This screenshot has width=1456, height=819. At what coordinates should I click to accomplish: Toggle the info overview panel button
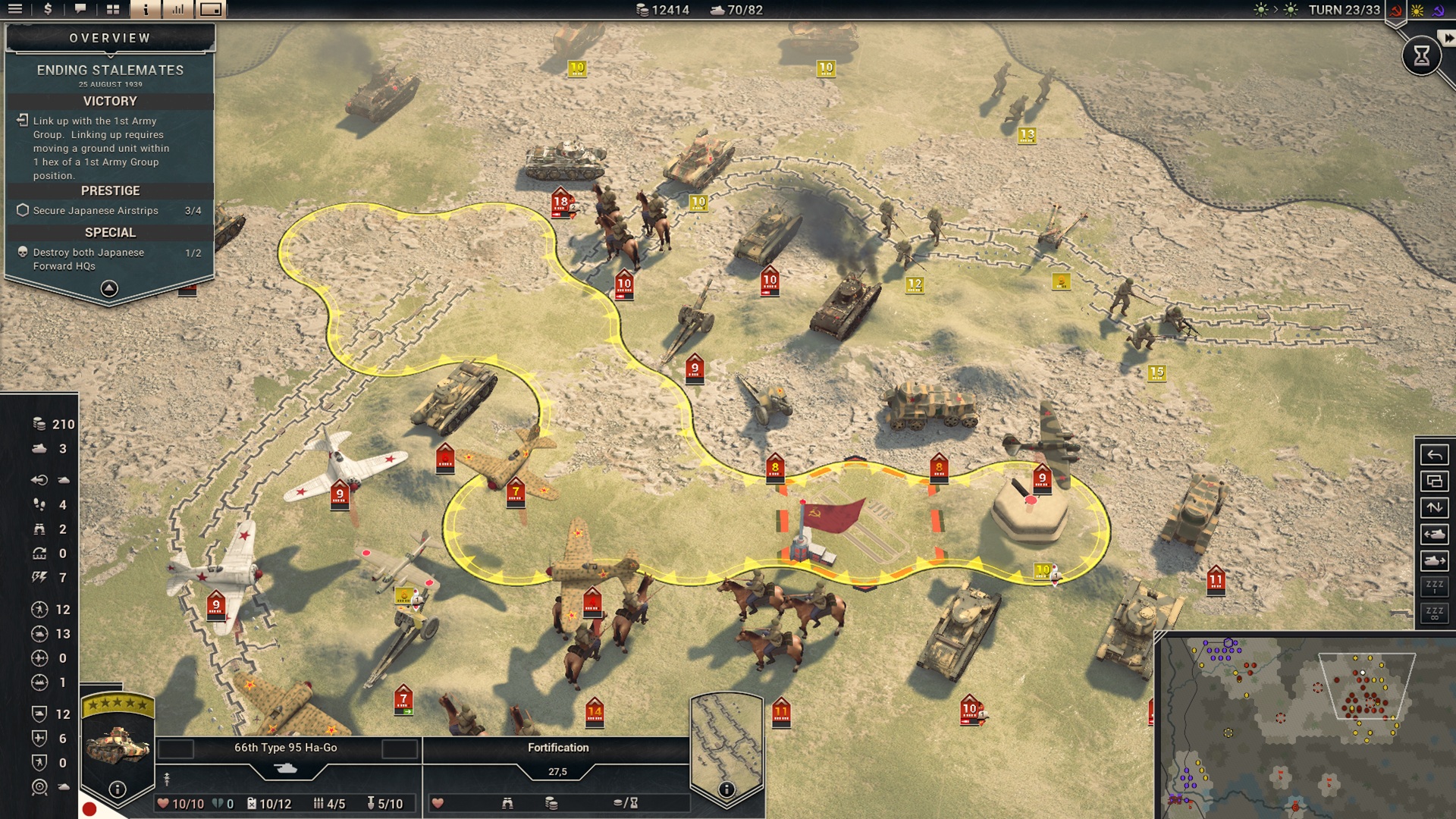coord(146,9)
